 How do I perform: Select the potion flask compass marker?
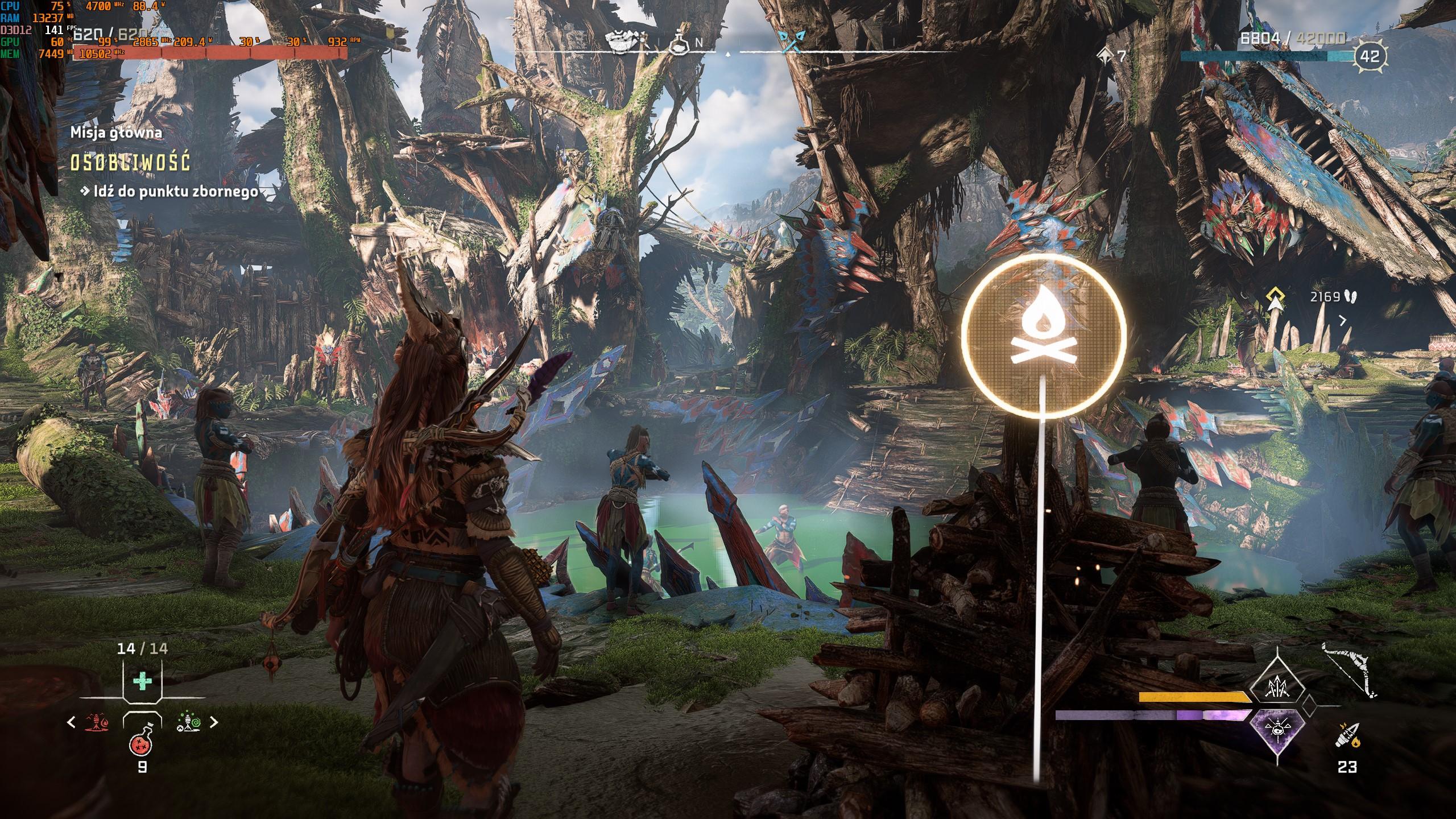pos(679,41)
